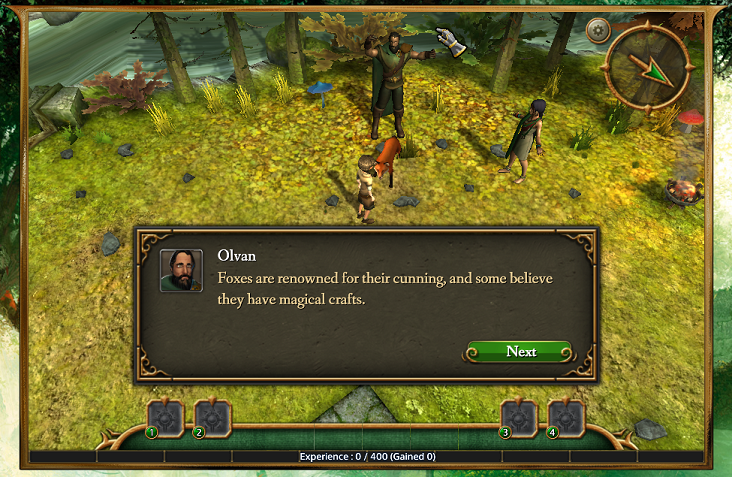This screenshot has height=477, width=732.
Task: Select ability slot number 1
Action: pyautogui.click(x=164, y=417)
